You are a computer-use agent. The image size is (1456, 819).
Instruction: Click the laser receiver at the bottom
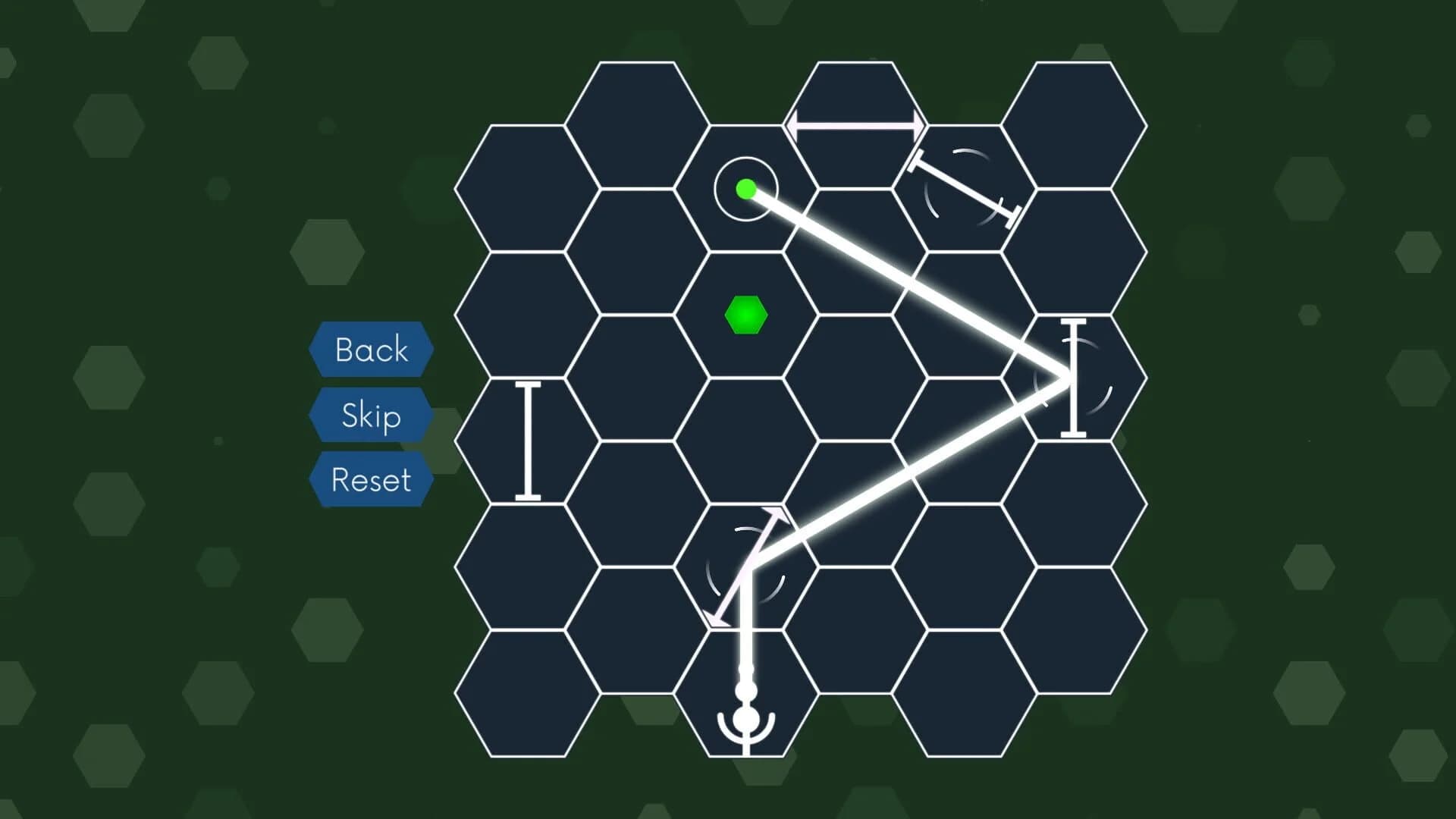745,717
